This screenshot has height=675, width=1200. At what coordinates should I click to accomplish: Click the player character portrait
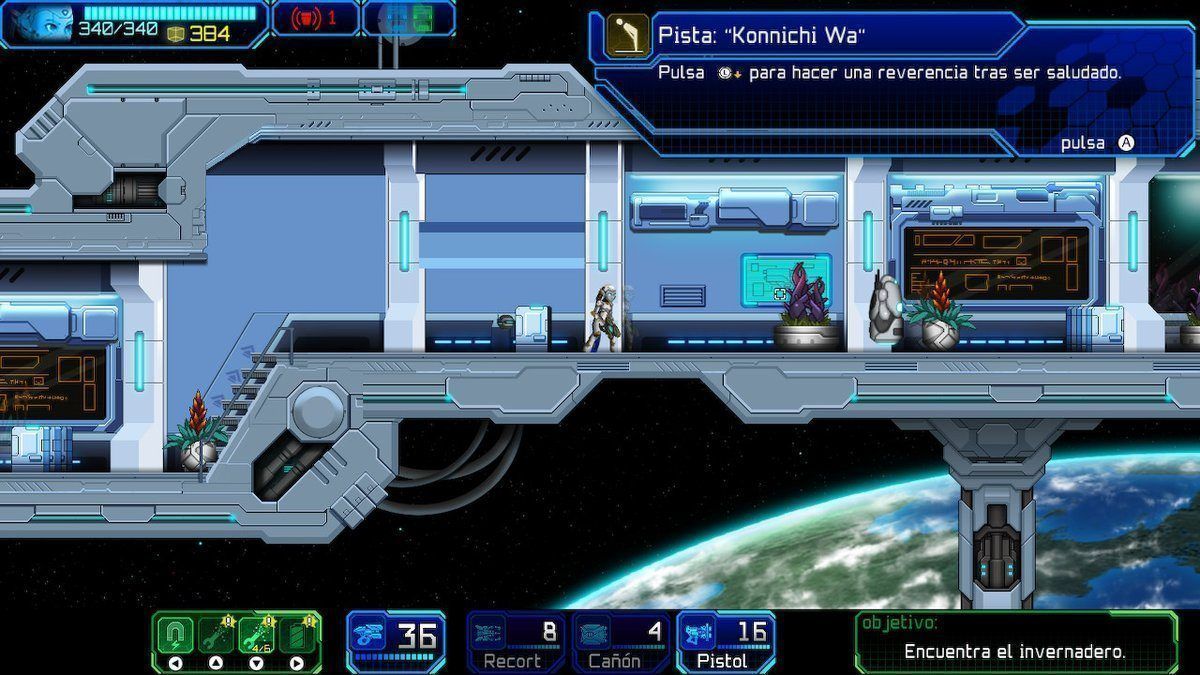tap(38, 23)
